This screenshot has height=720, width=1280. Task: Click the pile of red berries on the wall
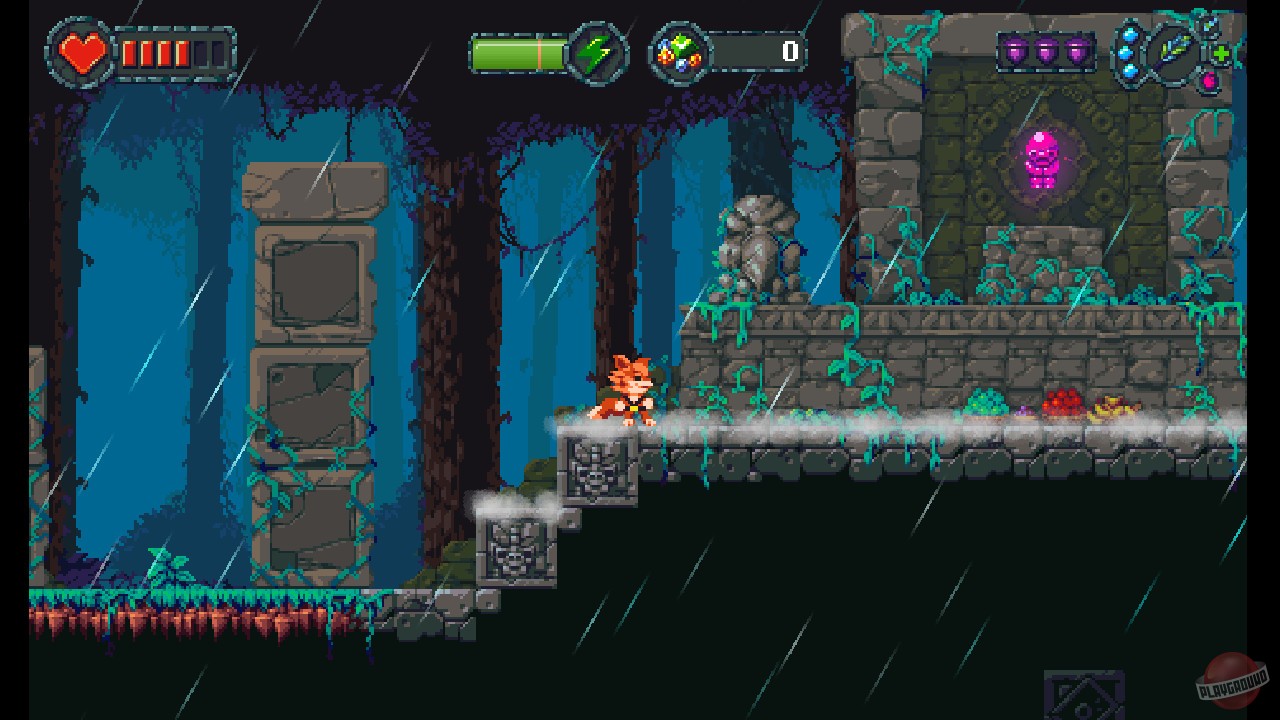(1060, 404)
